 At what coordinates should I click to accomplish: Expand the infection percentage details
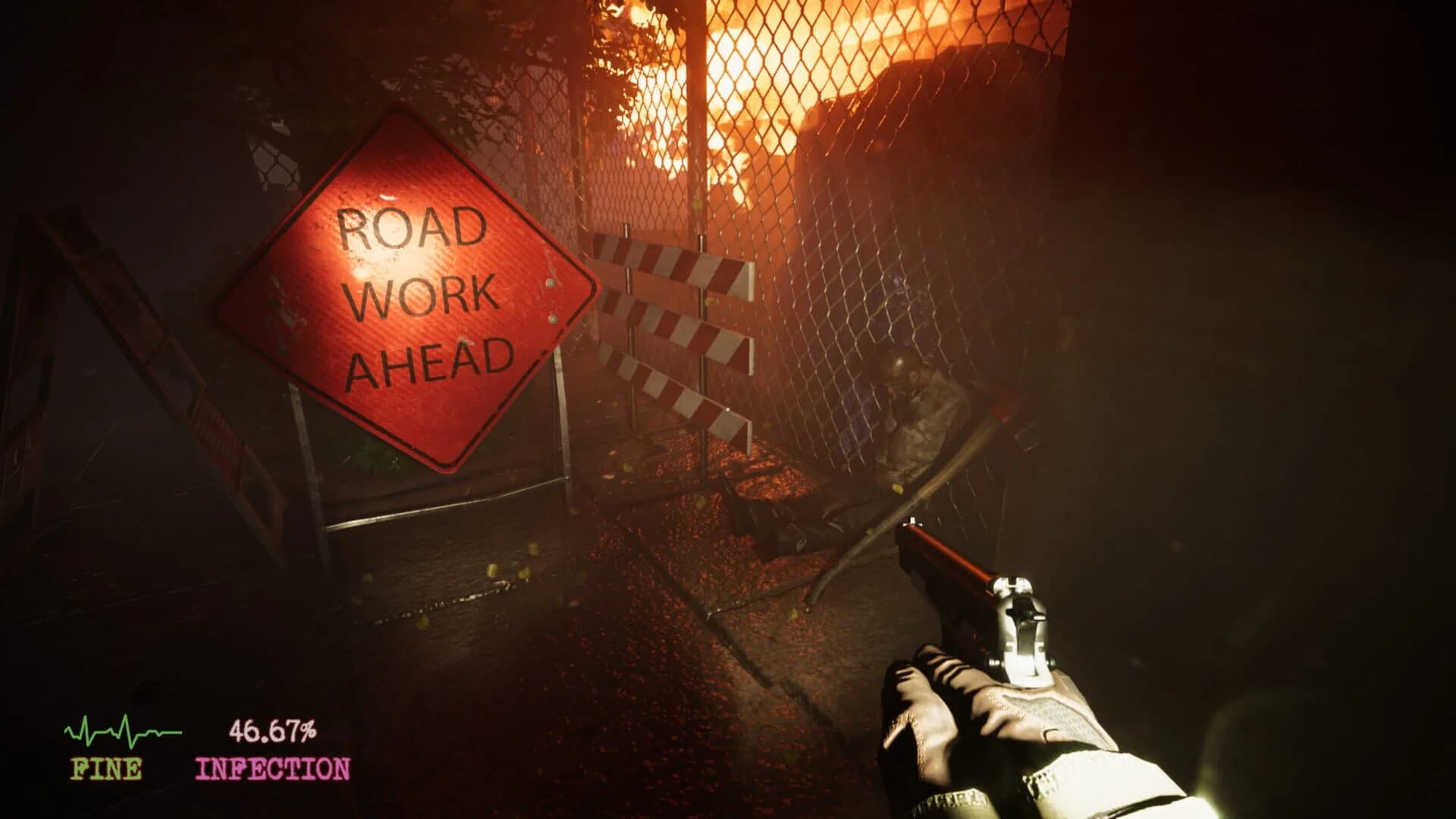pyautogui.click(x=275, y=730)
